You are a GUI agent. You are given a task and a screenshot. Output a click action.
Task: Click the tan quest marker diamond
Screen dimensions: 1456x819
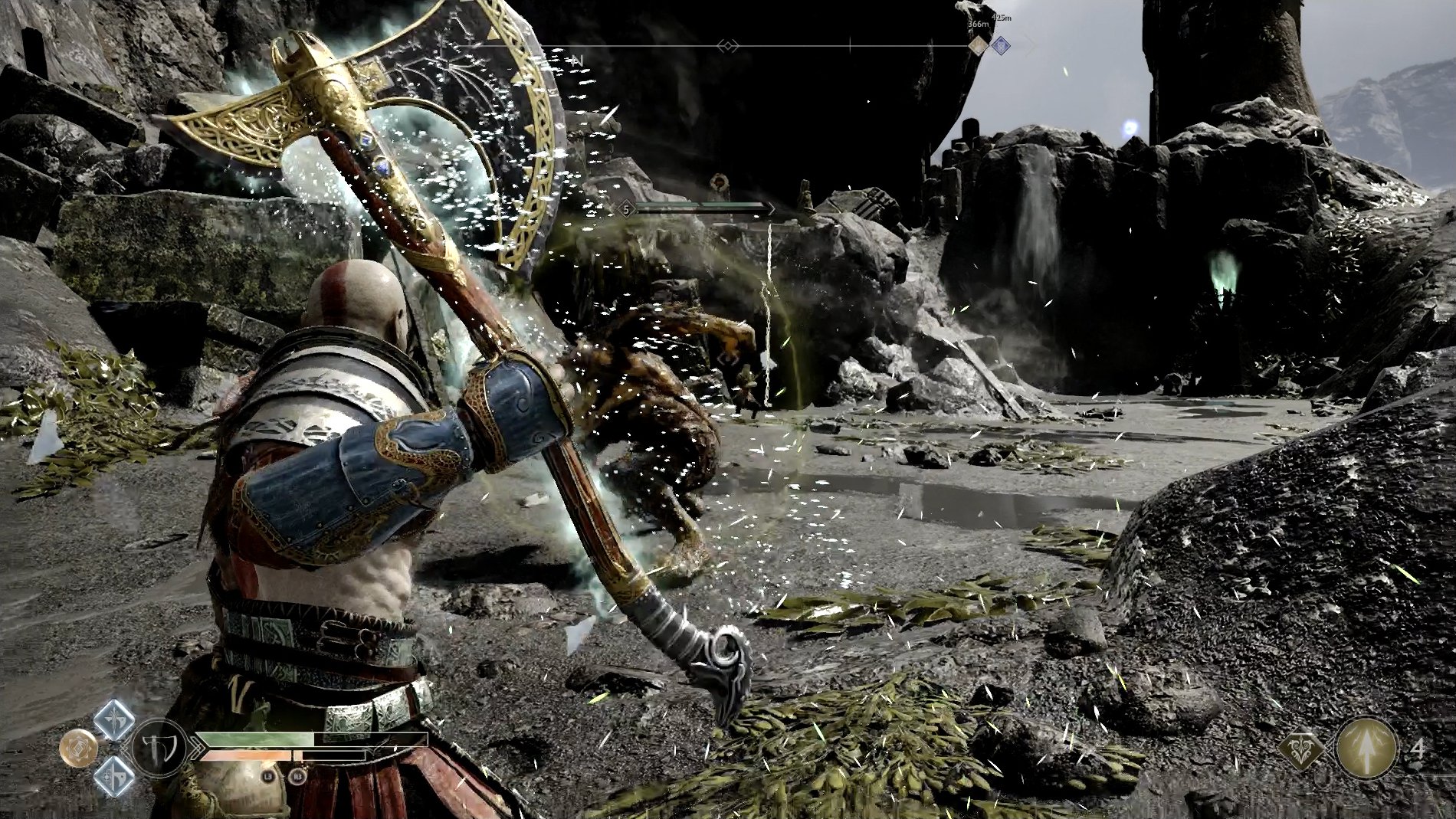coord(979,45)
